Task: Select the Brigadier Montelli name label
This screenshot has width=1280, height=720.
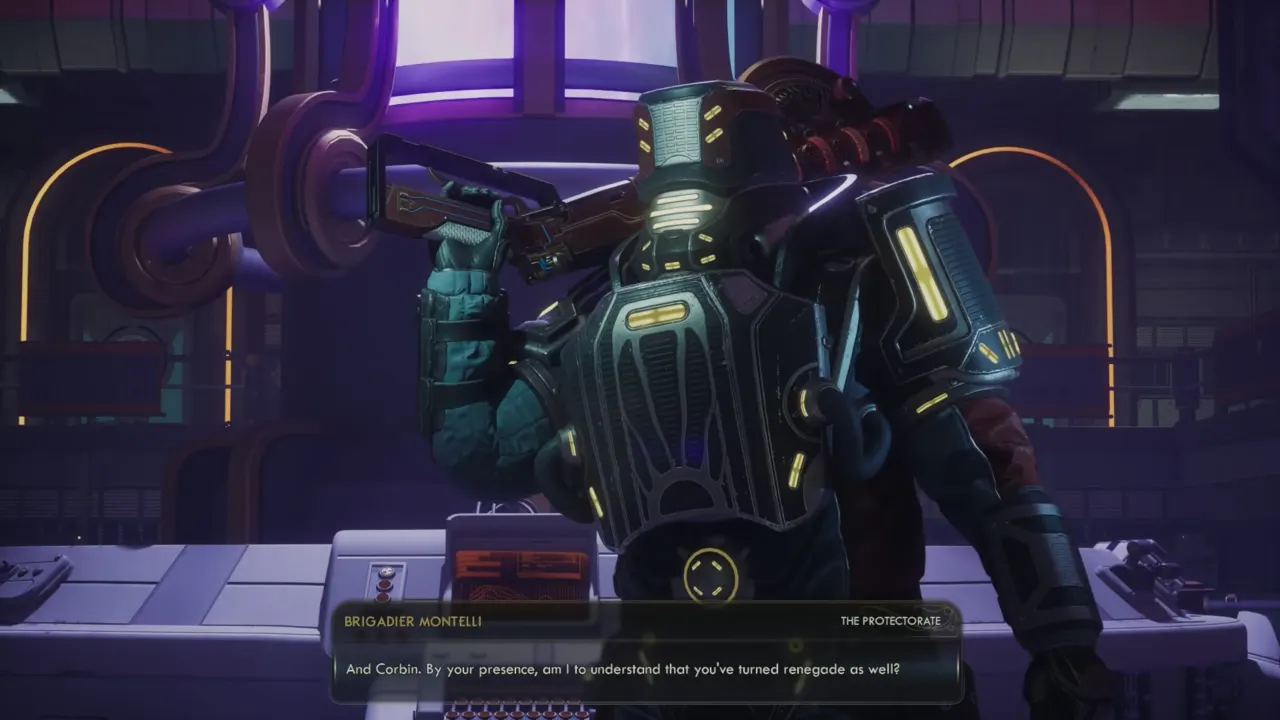Action: point(412,621)
